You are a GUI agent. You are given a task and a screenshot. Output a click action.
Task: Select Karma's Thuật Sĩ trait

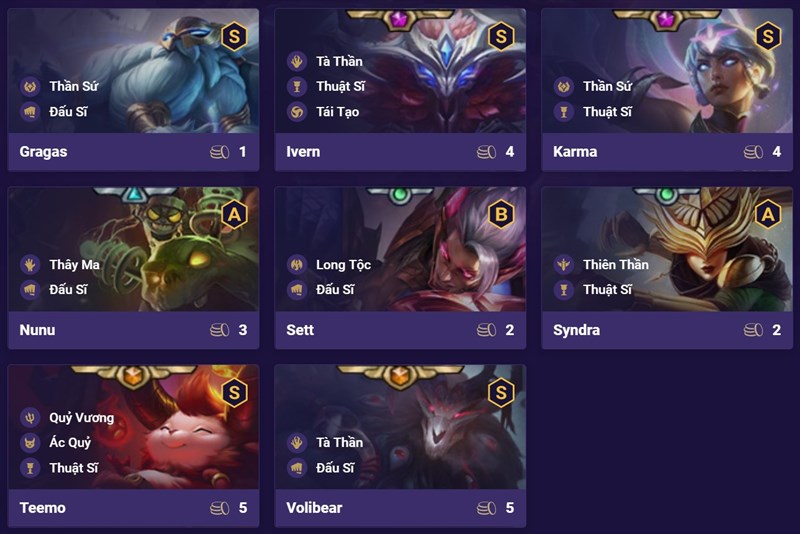pyautogui.click(x=606, y=112)
